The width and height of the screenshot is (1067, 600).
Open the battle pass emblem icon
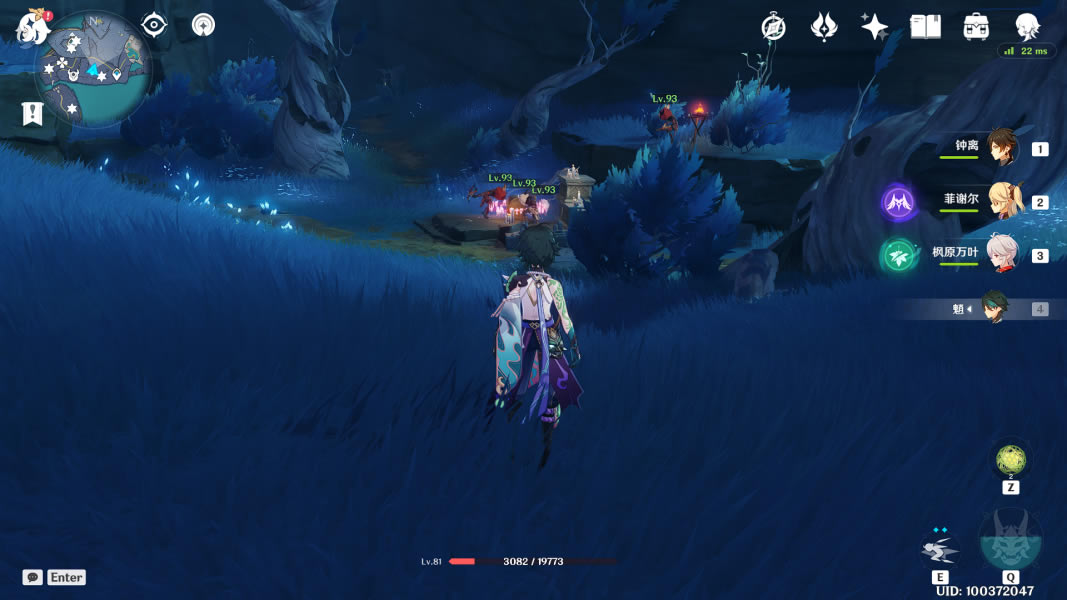click(824, 27)
